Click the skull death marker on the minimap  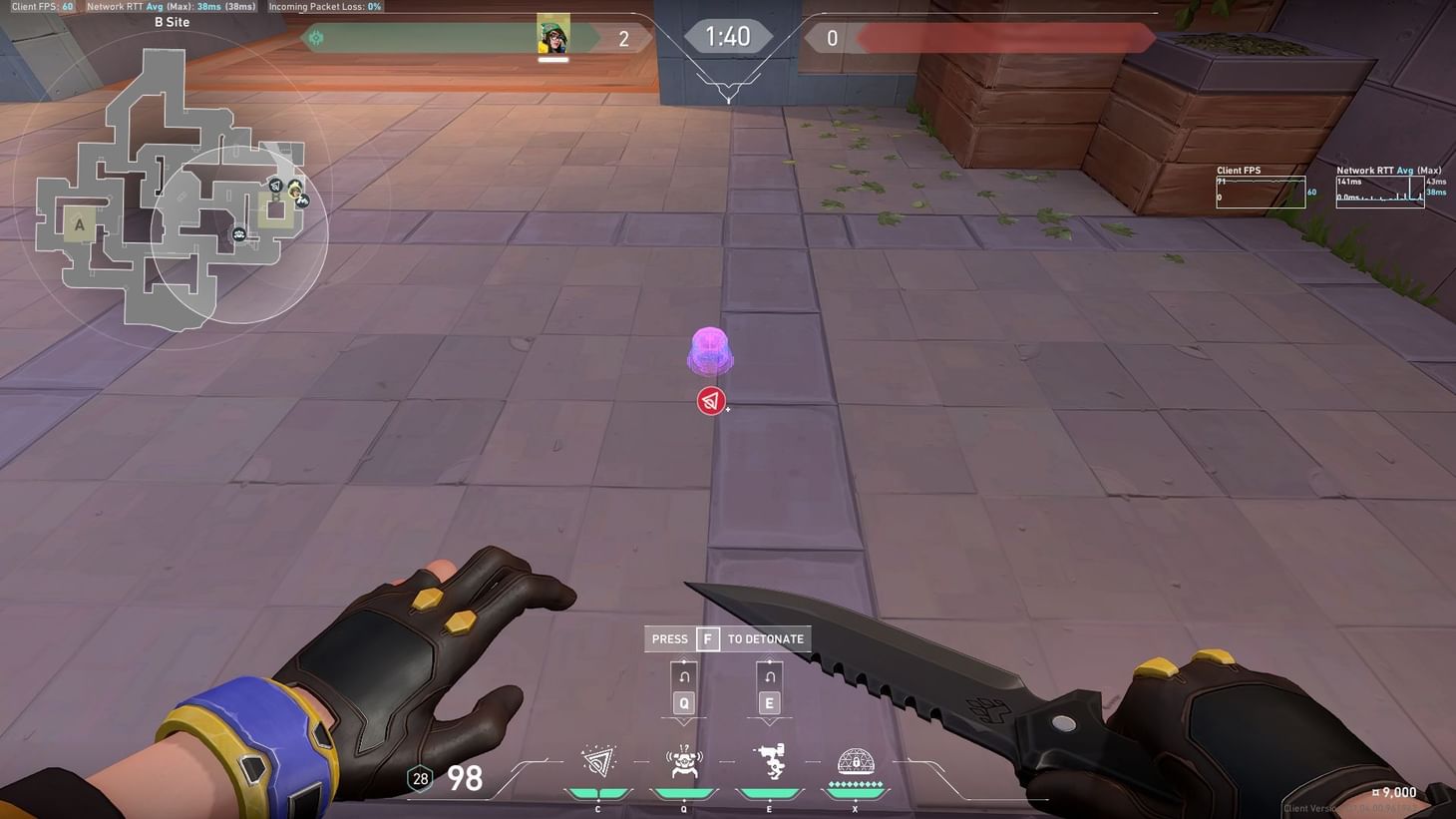[x=238, y=236]
